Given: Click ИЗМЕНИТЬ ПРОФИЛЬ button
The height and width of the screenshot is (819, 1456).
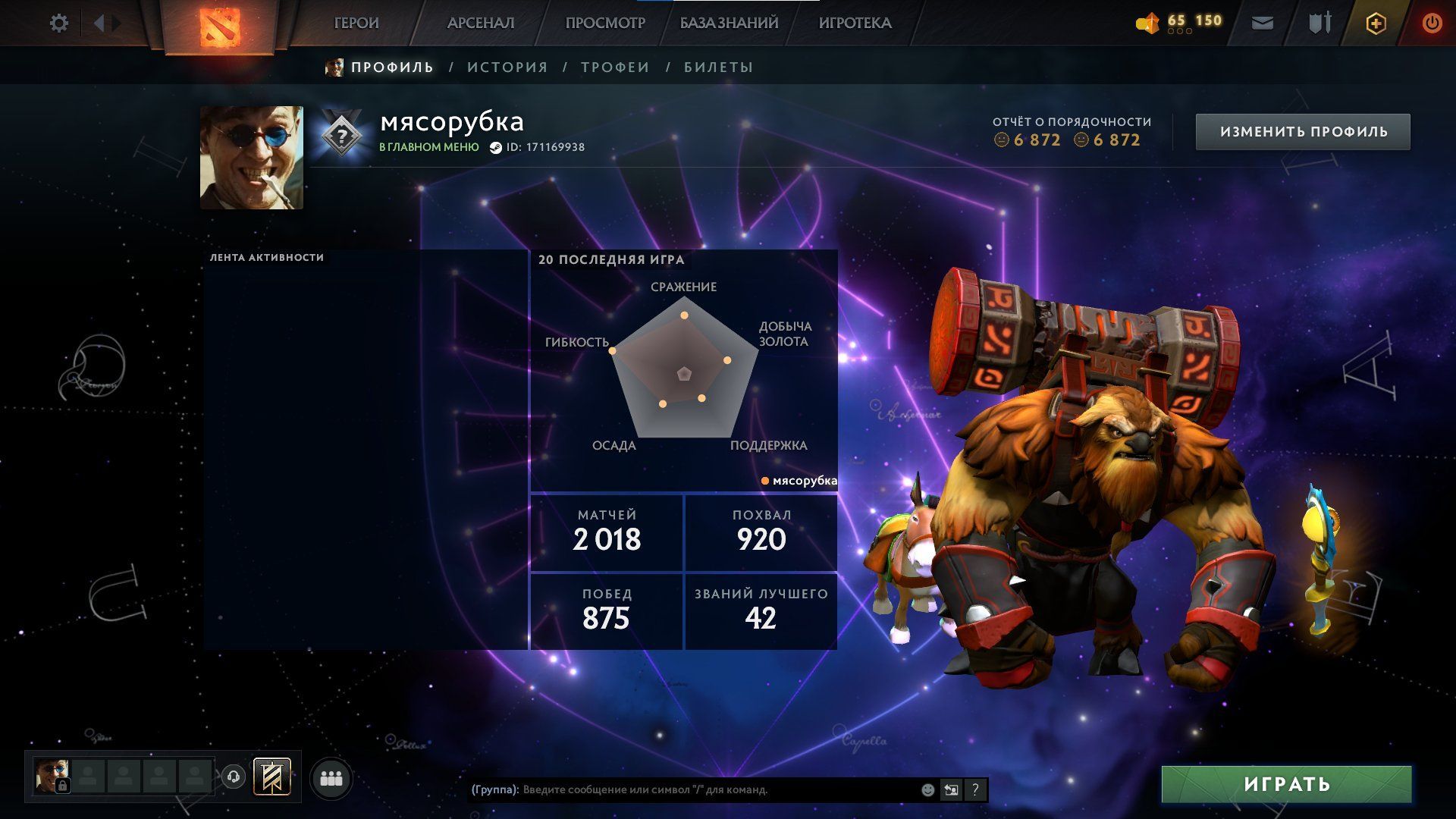Looking at the screenshot, I should (x=1303, y=132).
